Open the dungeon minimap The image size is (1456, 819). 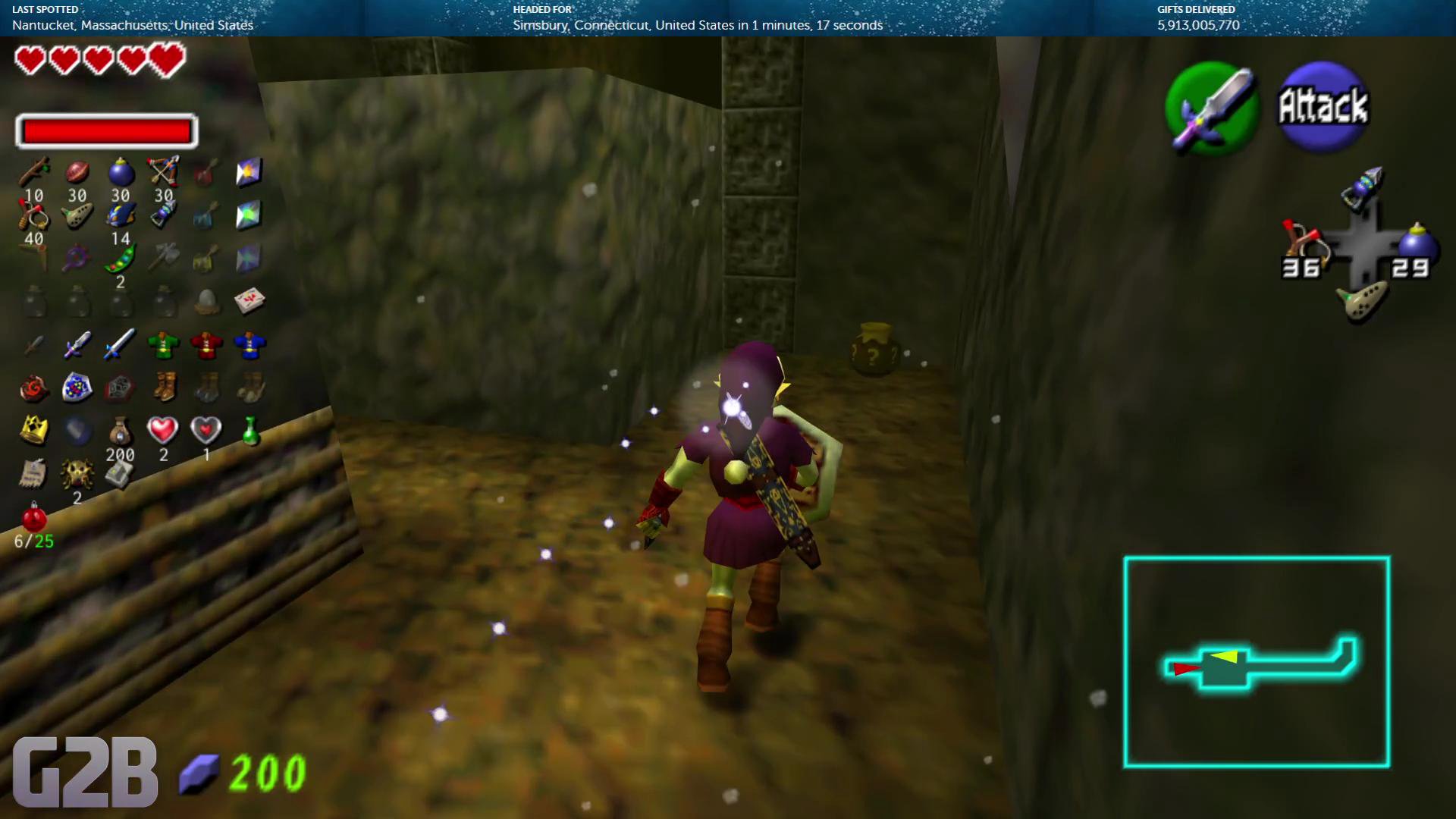[x=1257, y=662]
